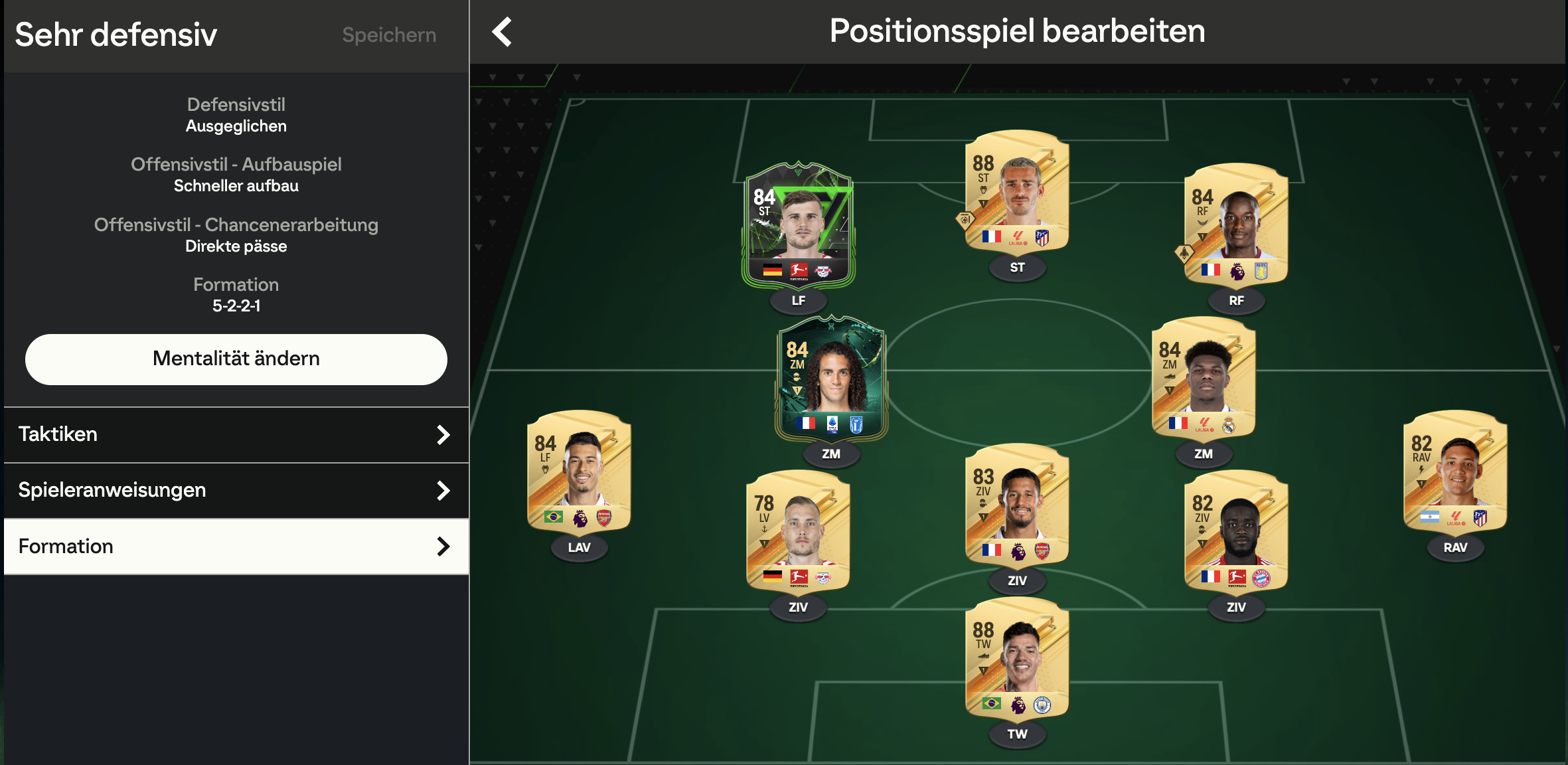Viewport: 1568px width, 765px height.
Task: Click the Speichern save button
Action: (389, 35)
